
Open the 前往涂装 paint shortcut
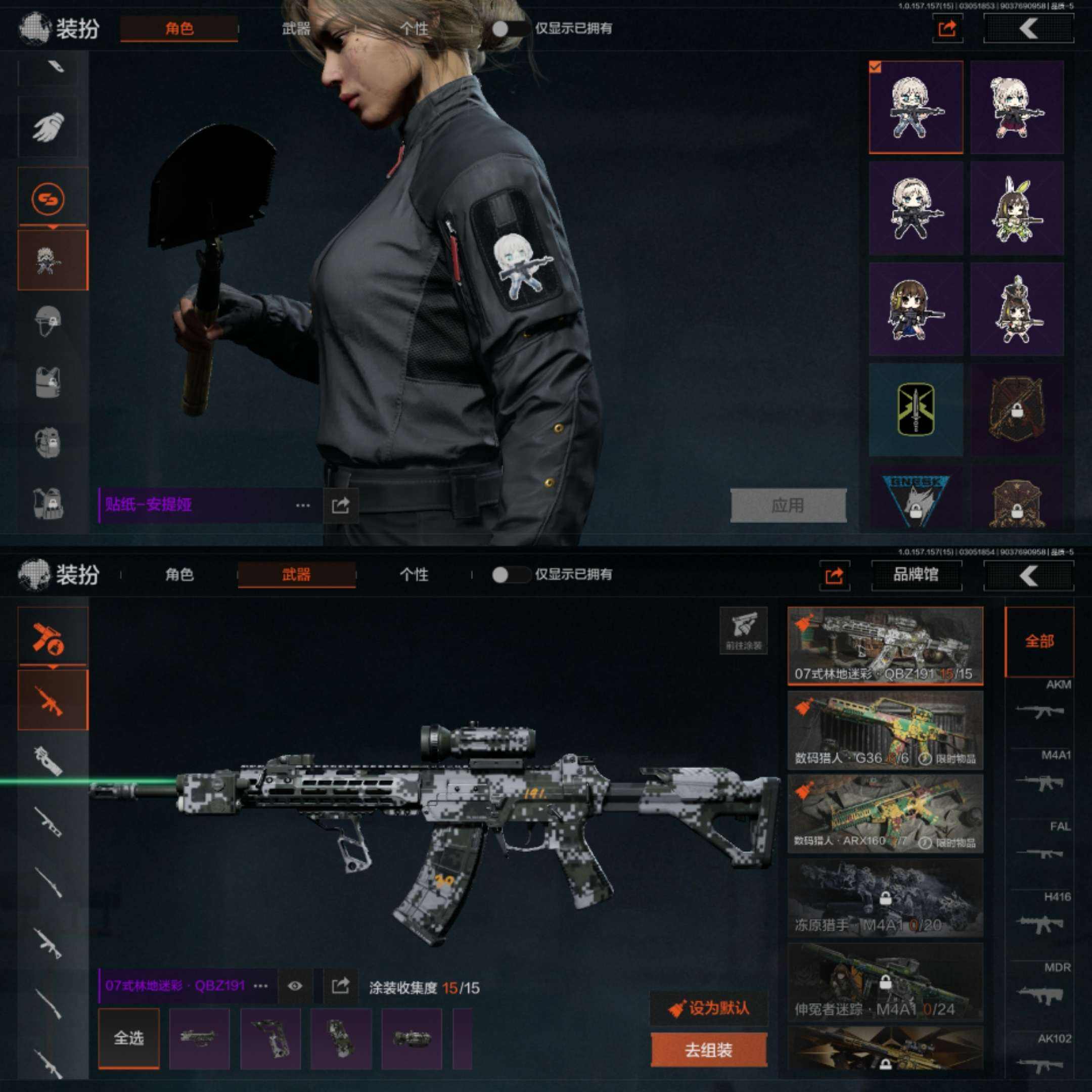[x=743, y=629]
